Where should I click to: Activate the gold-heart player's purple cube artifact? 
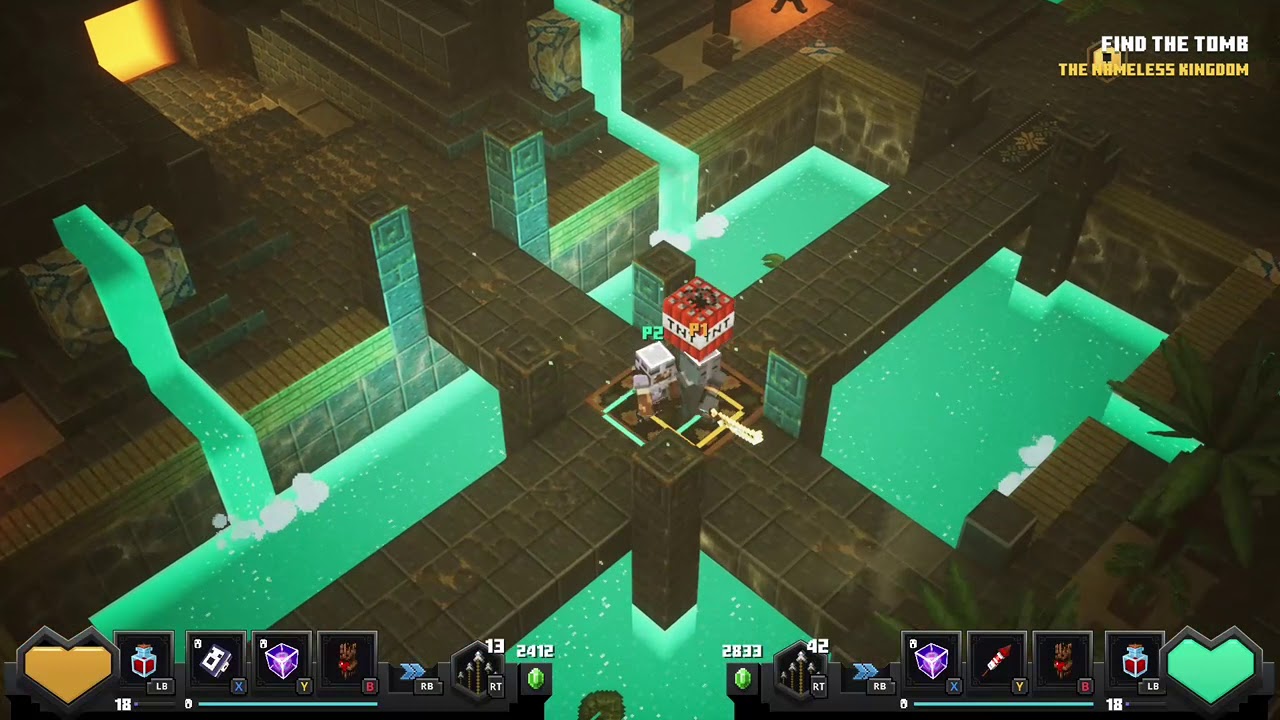(281, 662)
